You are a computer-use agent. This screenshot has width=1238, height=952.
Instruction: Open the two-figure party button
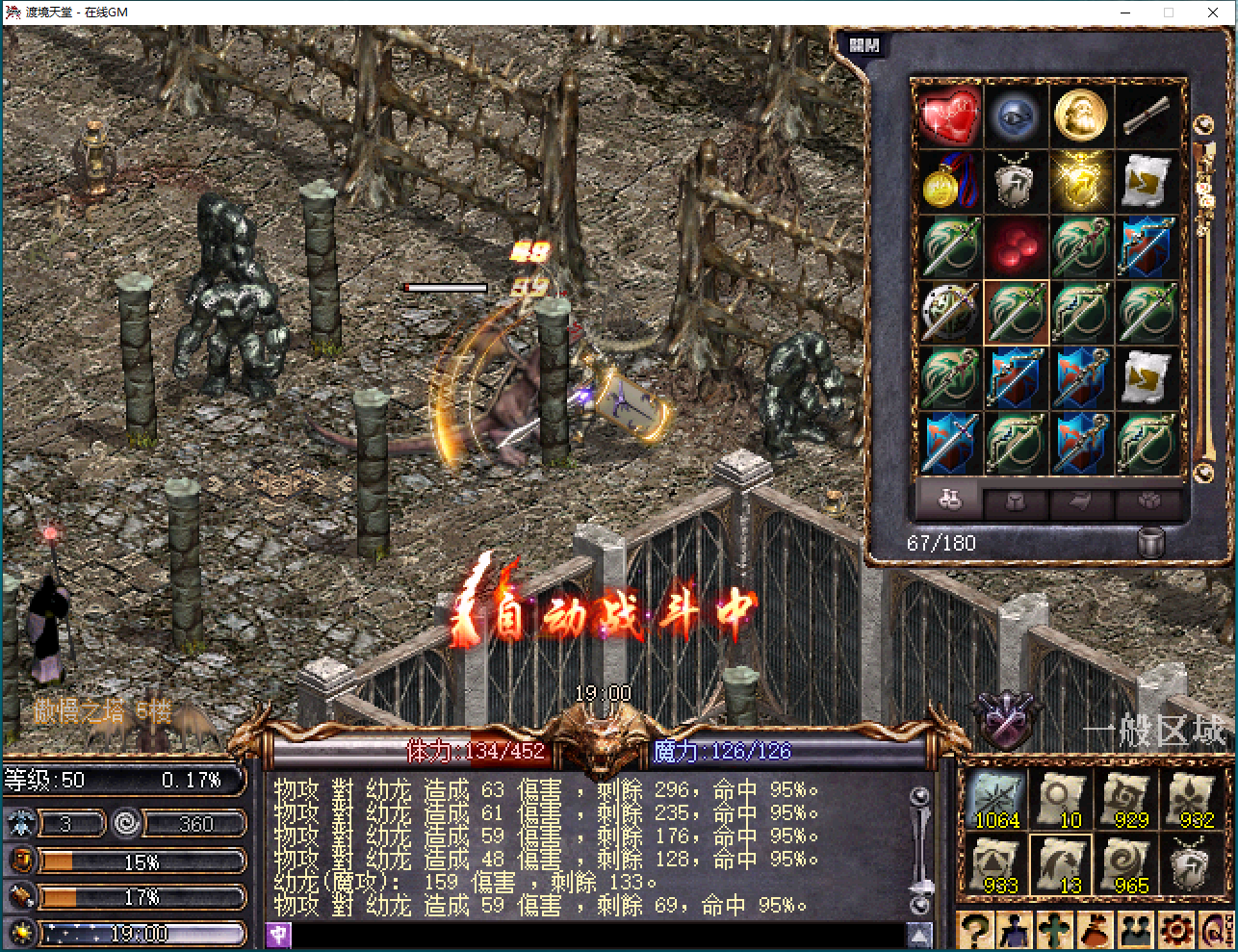1136,931
